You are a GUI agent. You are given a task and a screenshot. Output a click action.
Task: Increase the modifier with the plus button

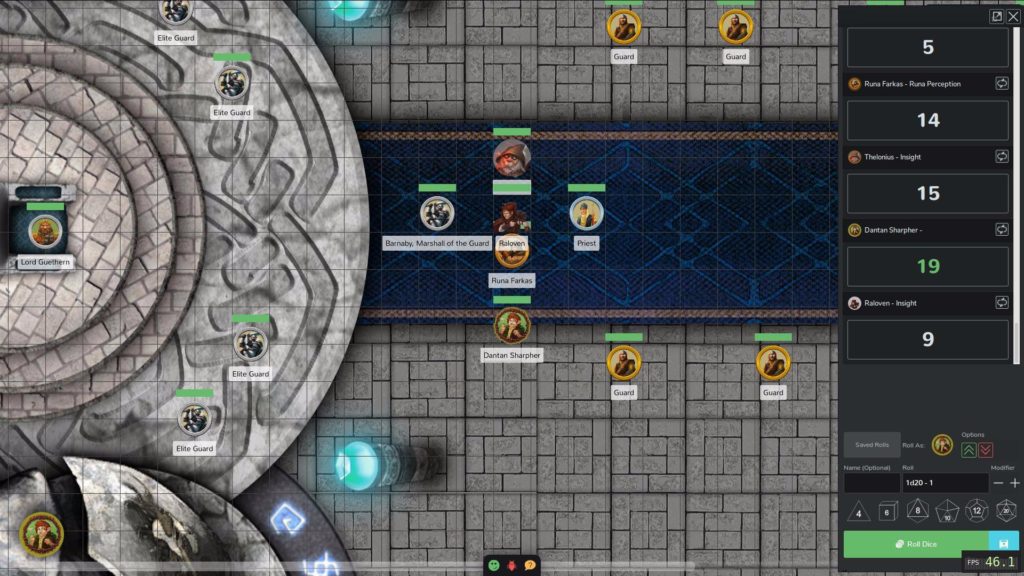pyautogui.click(x=1015, y=483)
